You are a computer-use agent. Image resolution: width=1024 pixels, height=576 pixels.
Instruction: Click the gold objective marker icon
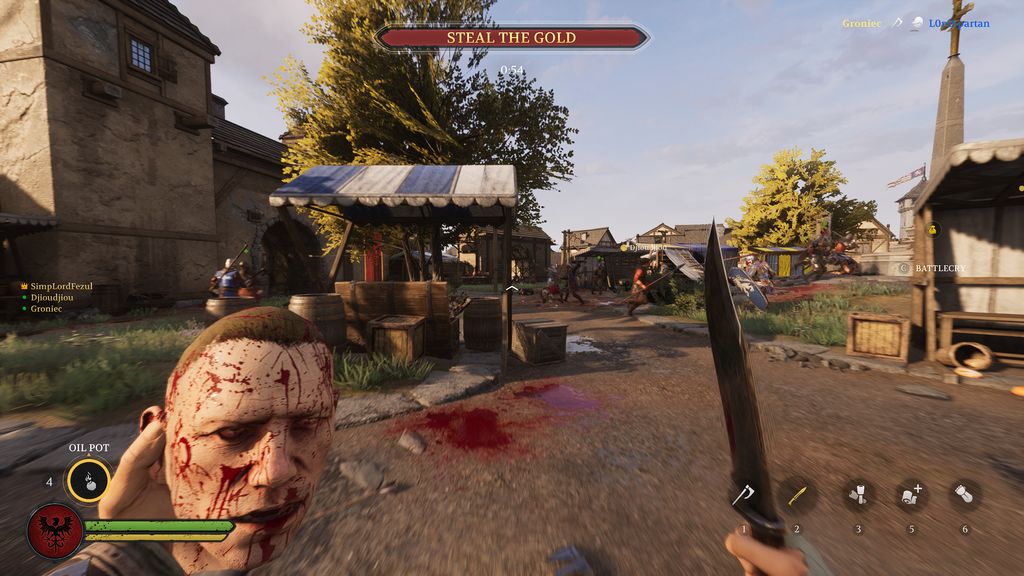934,230
